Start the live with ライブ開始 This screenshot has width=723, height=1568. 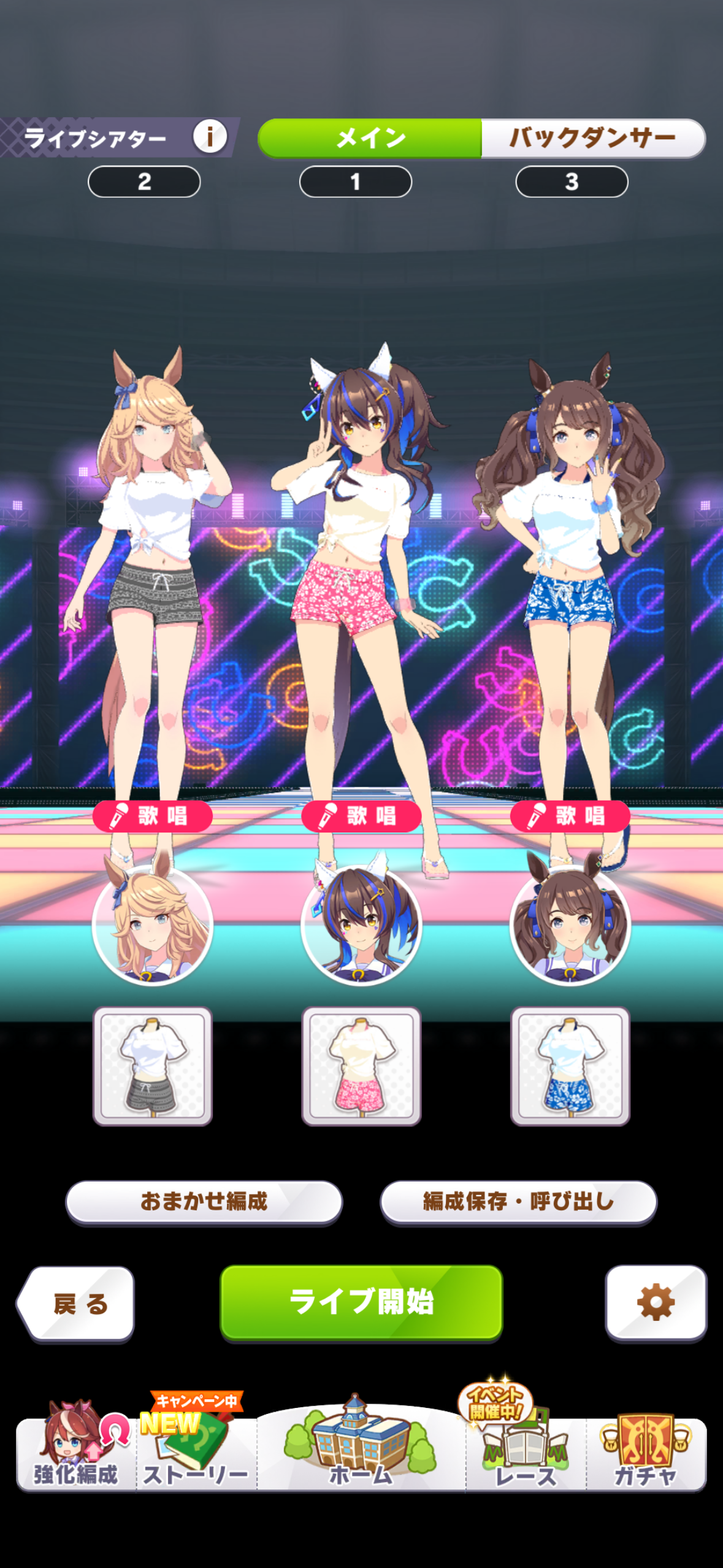(x=361, y=1301)
